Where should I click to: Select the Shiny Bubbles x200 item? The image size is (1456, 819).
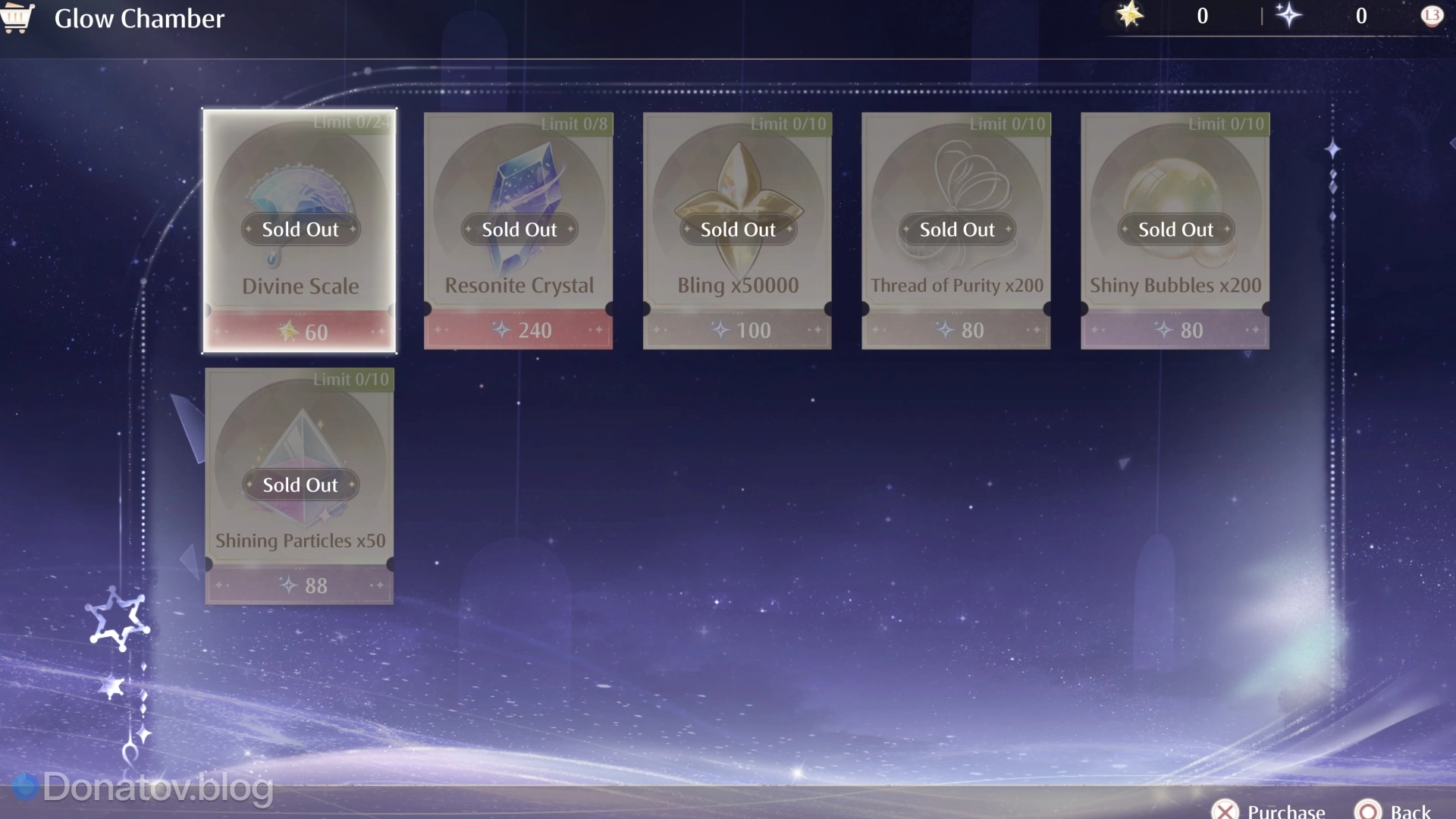click(x=1175, y=231)
